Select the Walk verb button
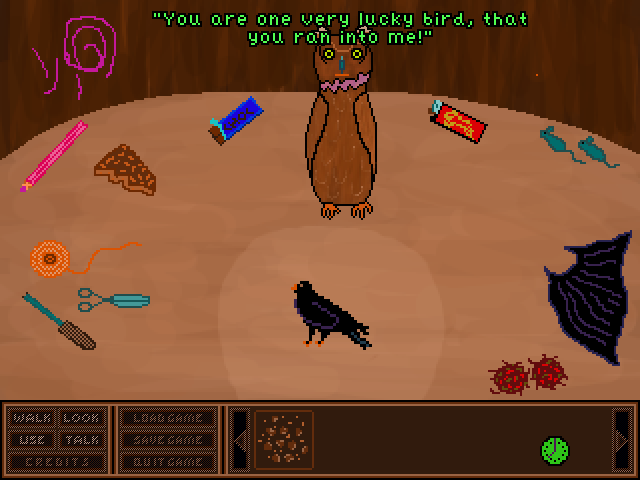 (33, 418)
